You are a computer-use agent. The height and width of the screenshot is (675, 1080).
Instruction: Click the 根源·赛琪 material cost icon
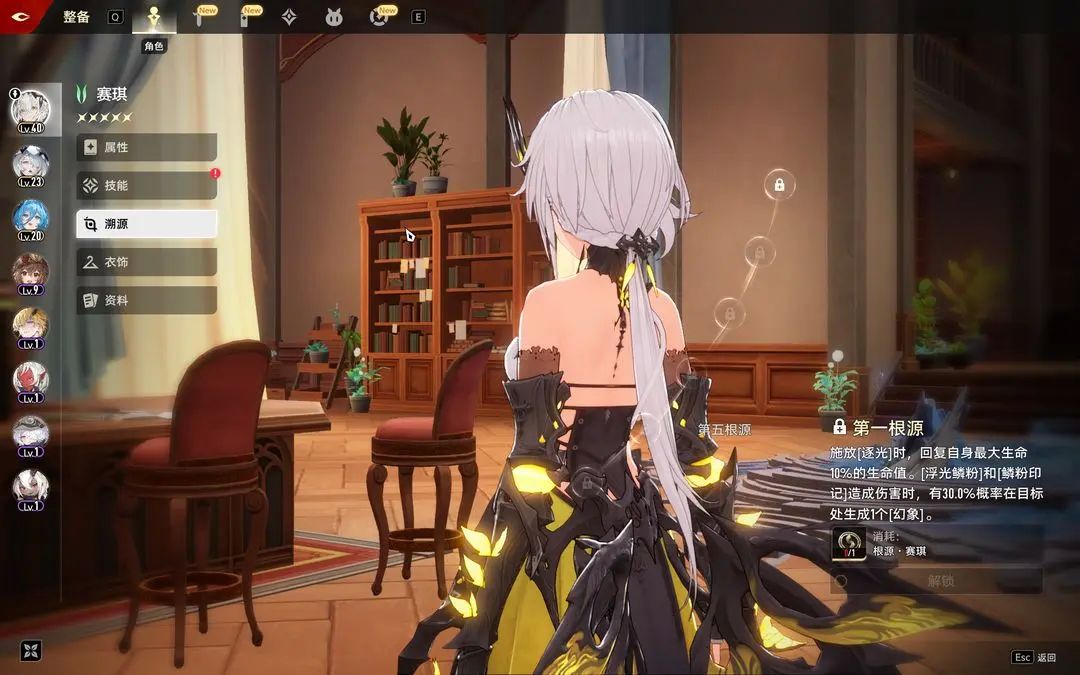848,544
